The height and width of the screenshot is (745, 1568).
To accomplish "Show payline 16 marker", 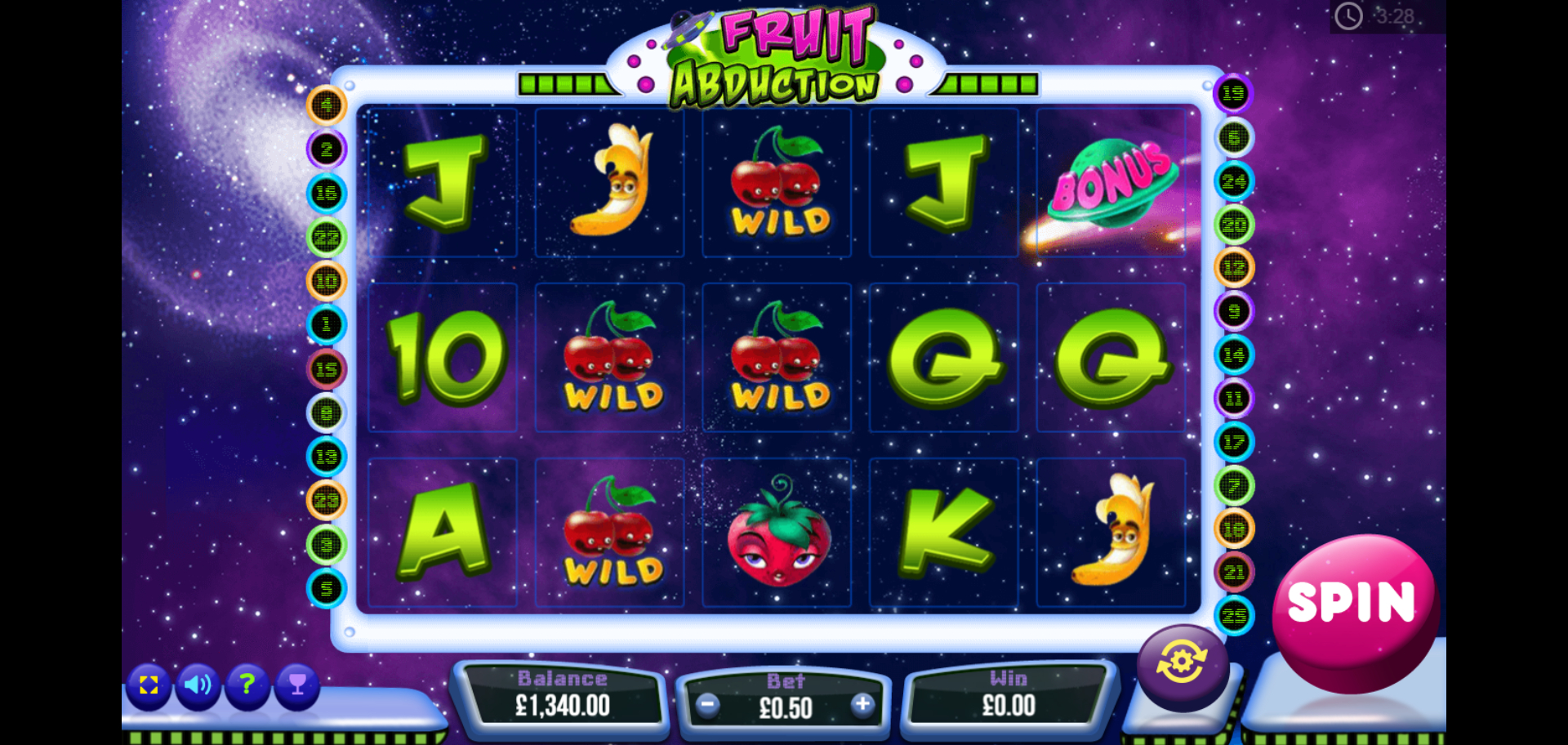I will pos(327,194).
